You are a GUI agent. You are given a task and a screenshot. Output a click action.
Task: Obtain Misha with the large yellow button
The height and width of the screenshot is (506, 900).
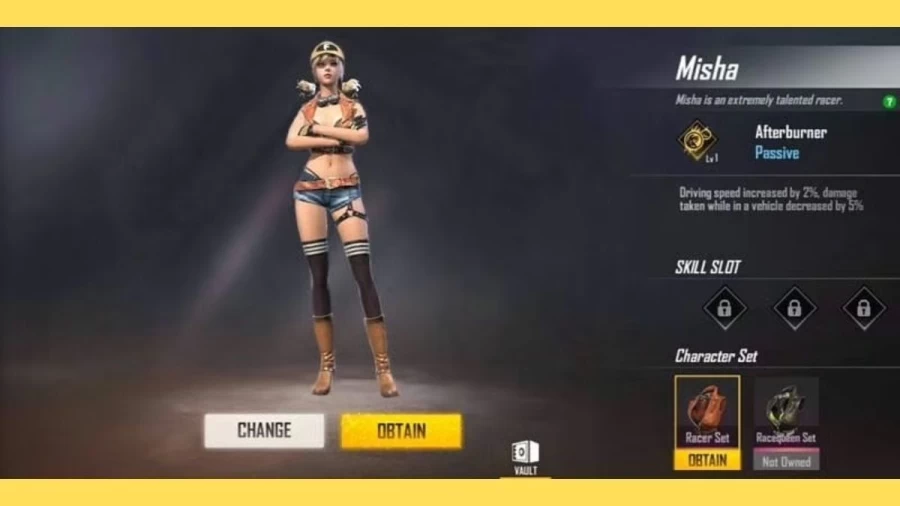tap(401, 431)
